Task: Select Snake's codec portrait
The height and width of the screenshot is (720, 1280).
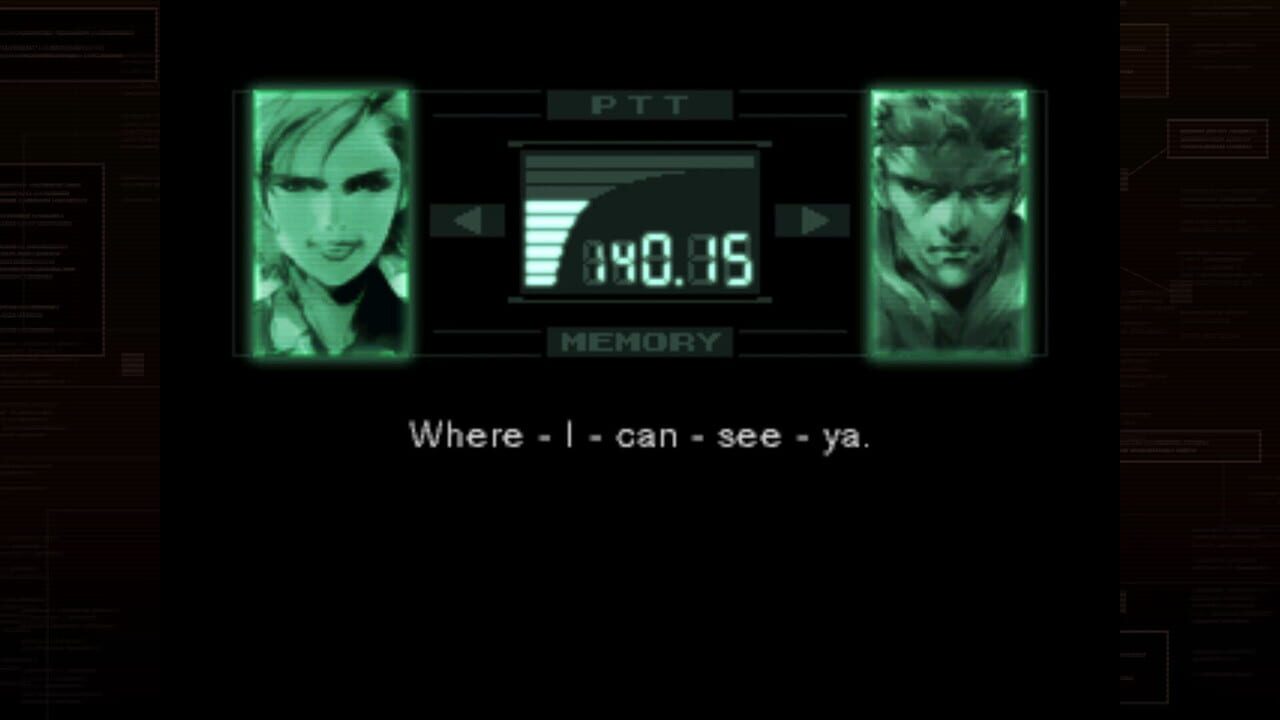Action: tap(950, 220)
